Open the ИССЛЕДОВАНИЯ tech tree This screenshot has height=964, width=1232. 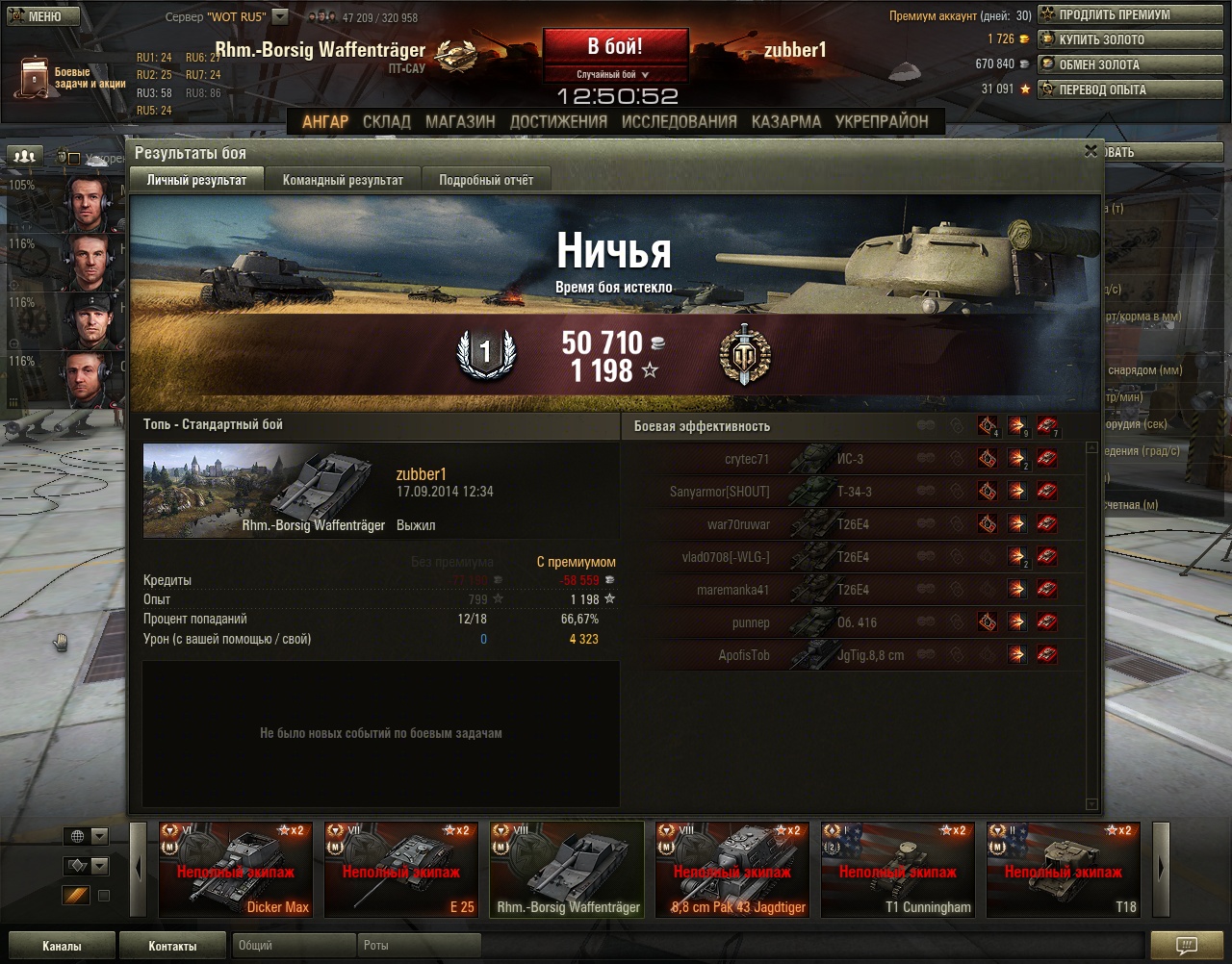[679, 122]
